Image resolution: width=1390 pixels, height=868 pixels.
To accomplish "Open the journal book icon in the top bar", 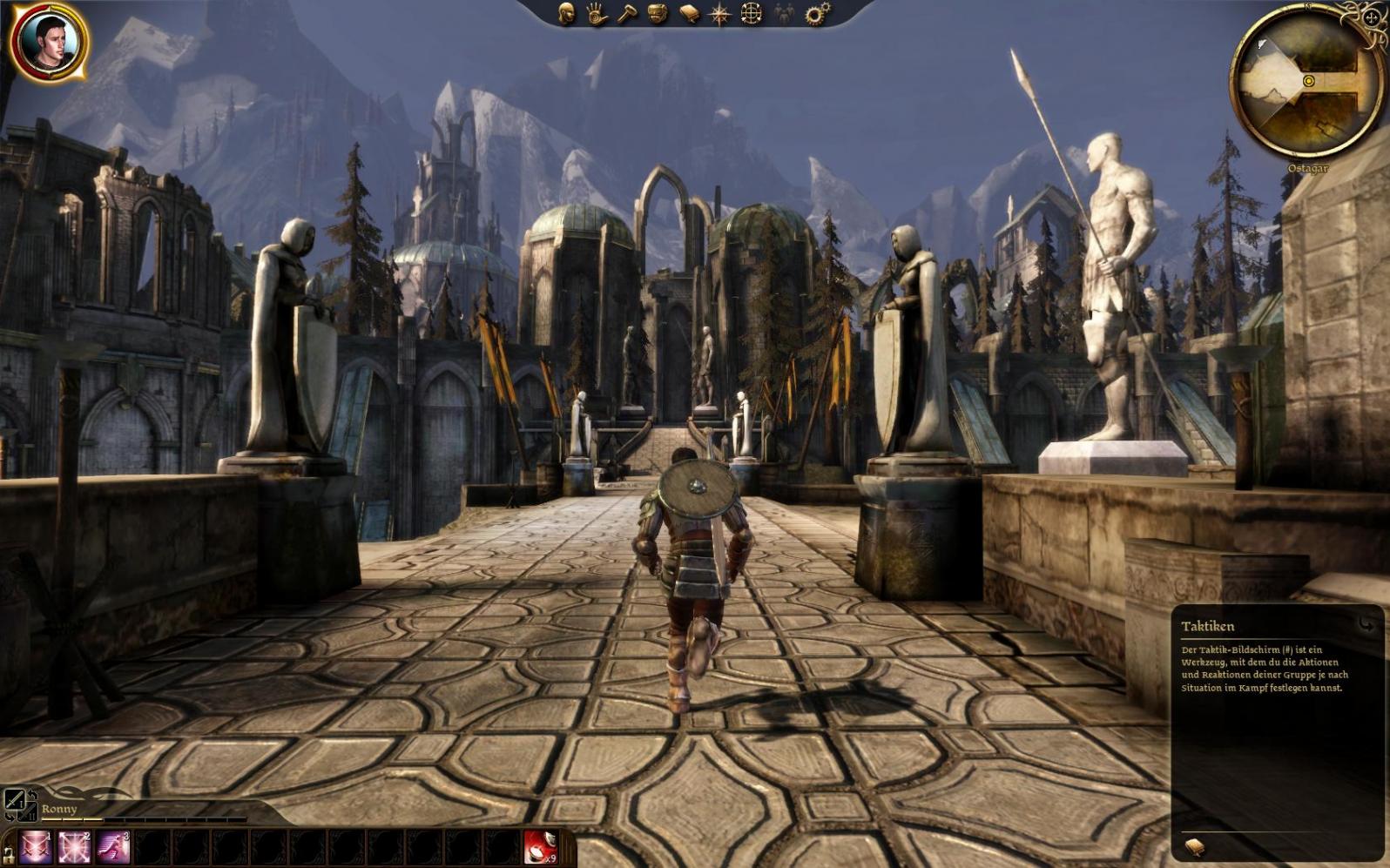I will (690, 15).
